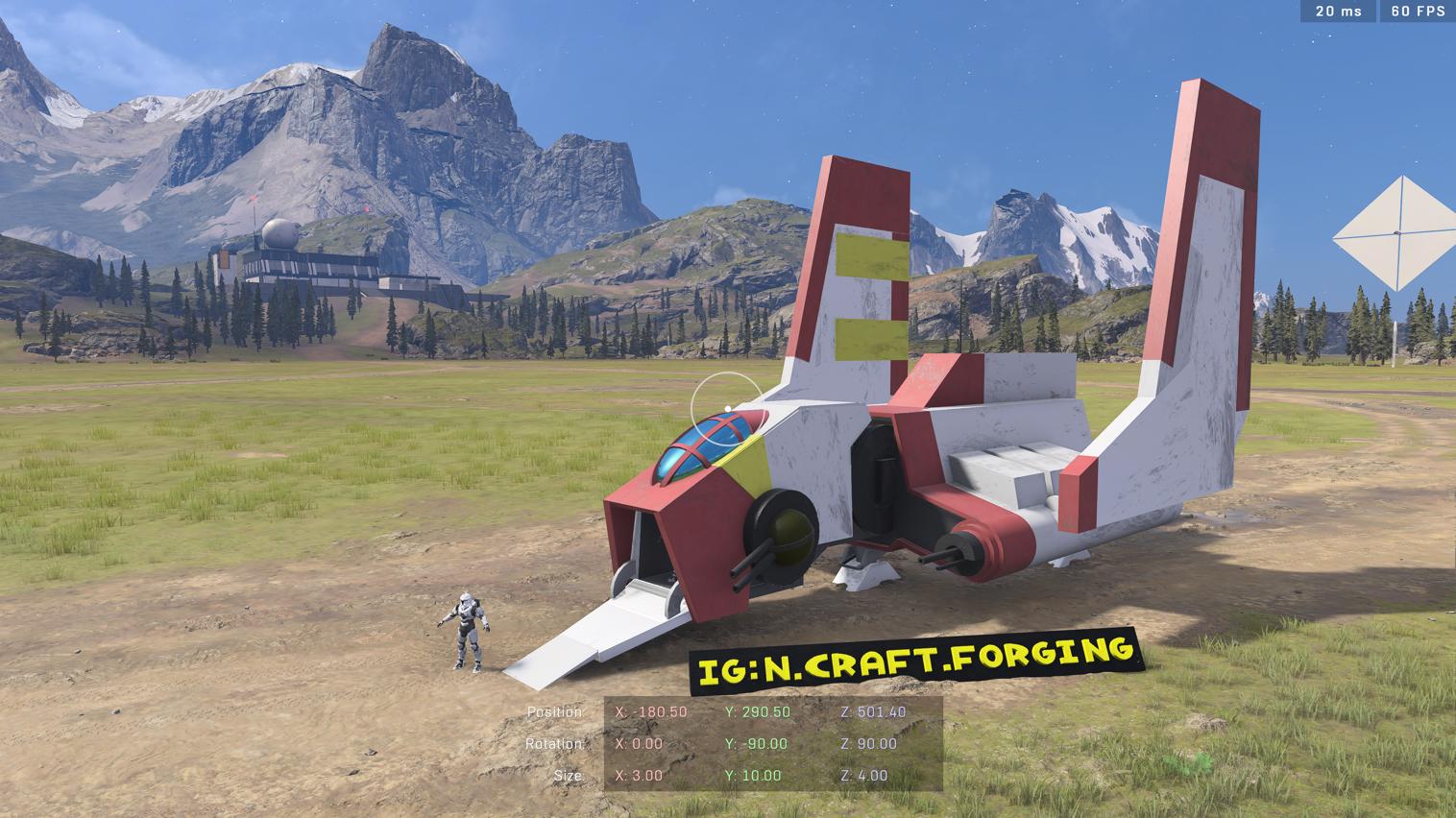Viewport: 1456px width, 818px height.
Task: Click the Size Z value of 4.00
Action: [x=864, y=775]
